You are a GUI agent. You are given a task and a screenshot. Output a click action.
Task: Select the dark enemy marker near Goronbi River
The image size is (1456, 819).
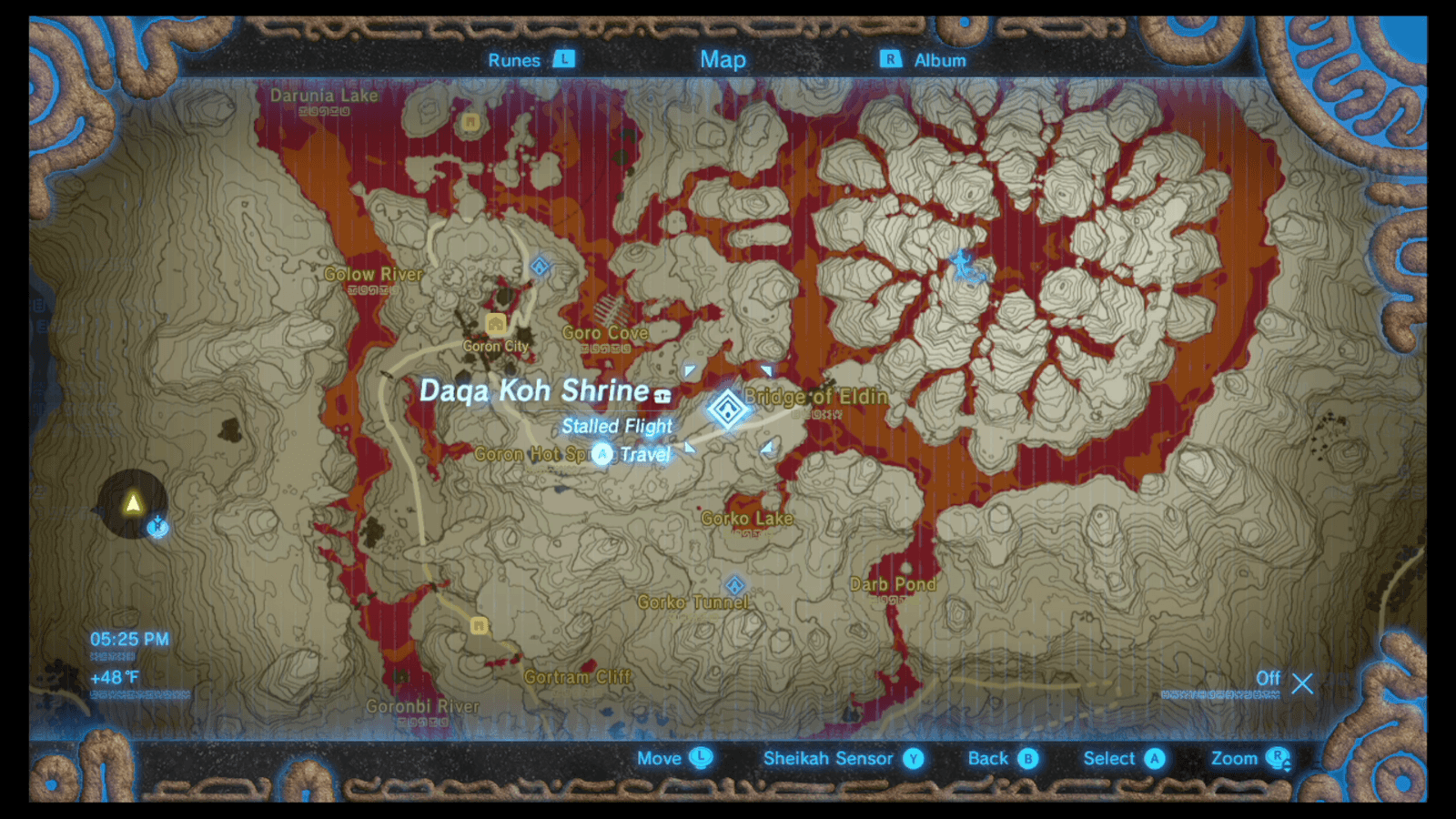(x=400, y=673)
